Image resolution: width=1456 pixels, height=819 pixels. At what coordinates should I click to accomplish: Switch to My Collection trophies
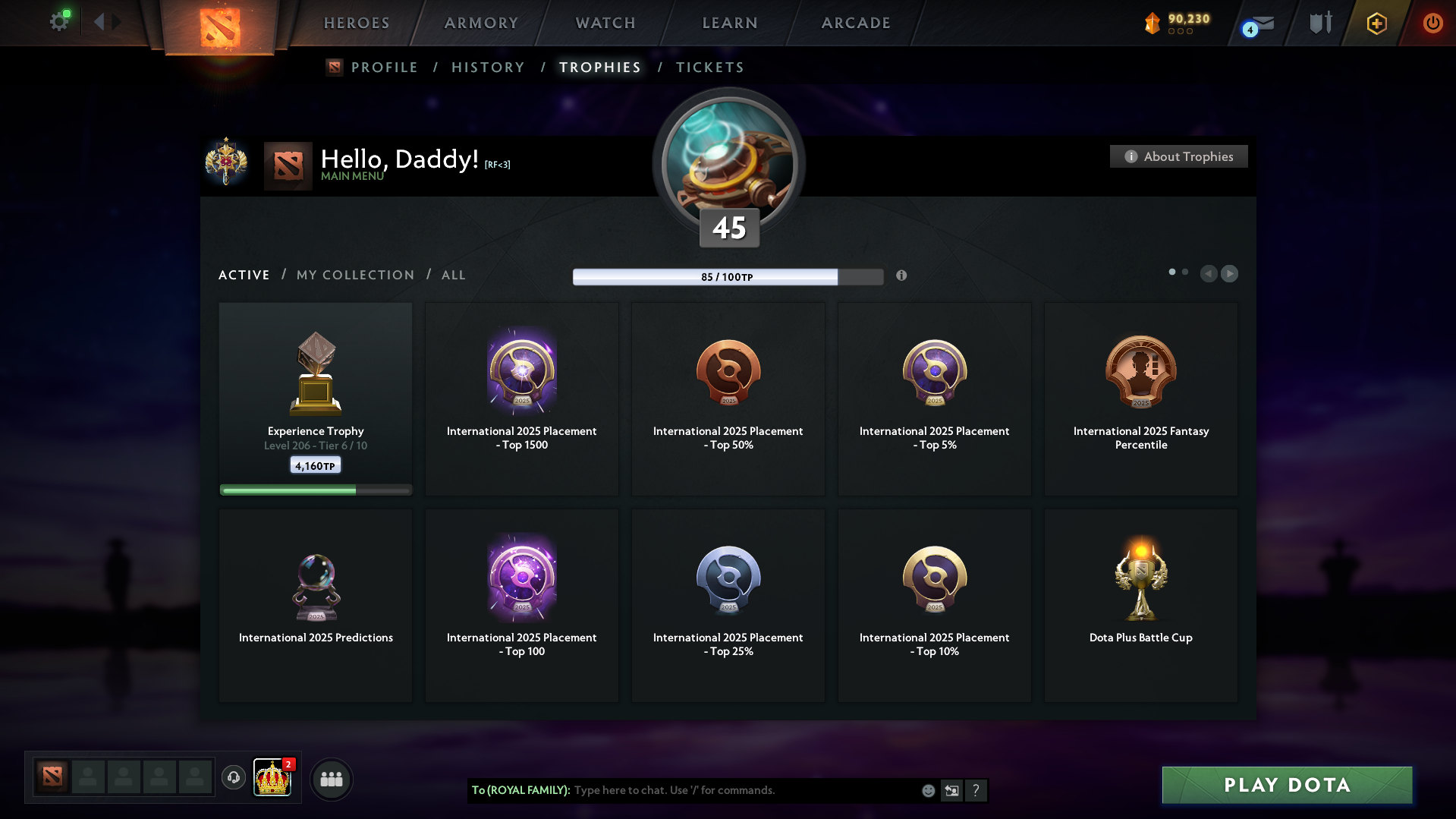355,275
